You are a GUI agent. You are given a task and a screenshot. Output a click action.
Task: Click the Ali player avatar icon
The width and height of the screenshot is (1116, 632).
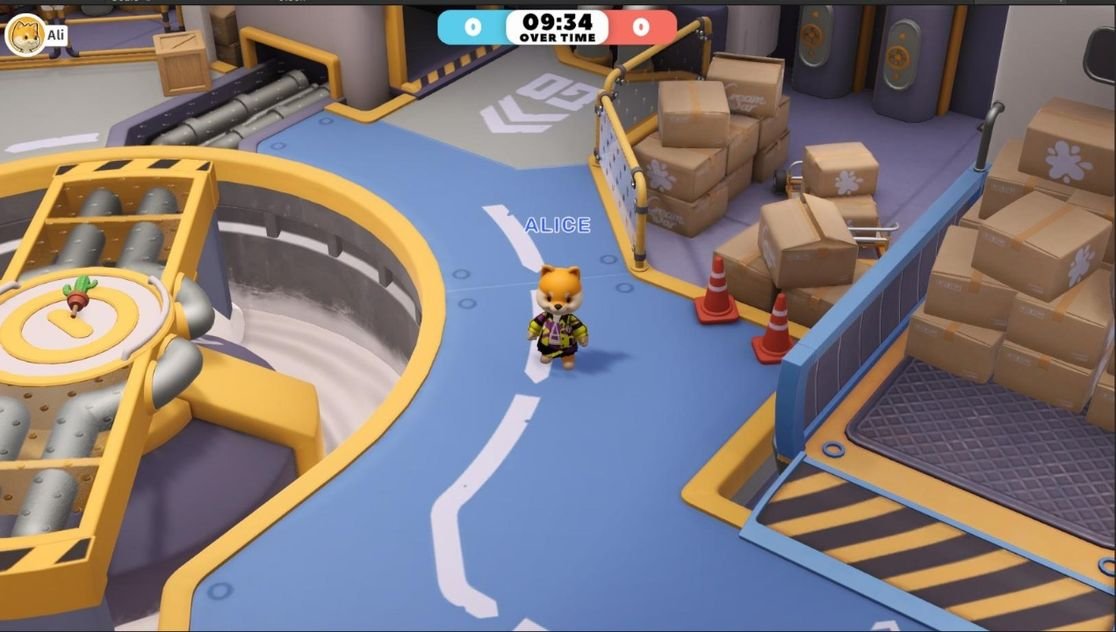pos(23,35)
